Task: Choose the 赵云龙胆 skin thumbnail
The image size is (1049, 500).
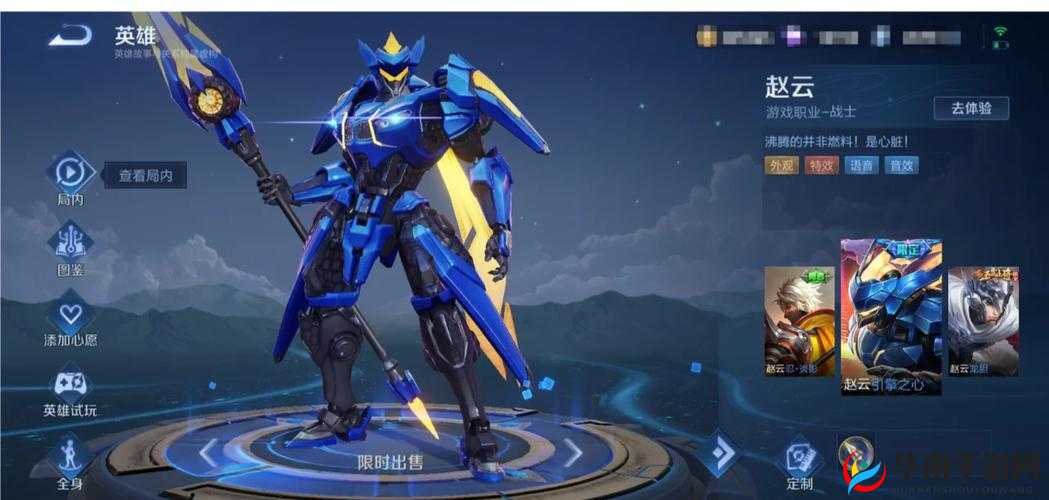Action: pyautogui.click(x=982, y=320)
